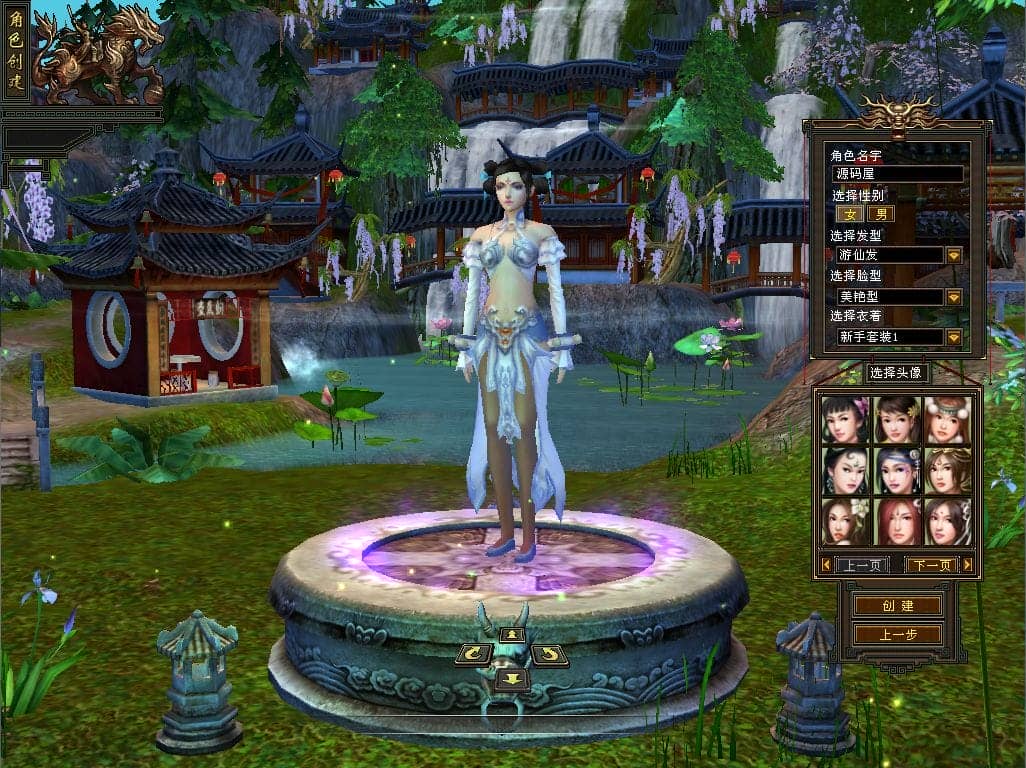Open the 选择脸型 face type dropdown
The height and width of the screenshot is (768, 1026).
(x=954, y=297)
